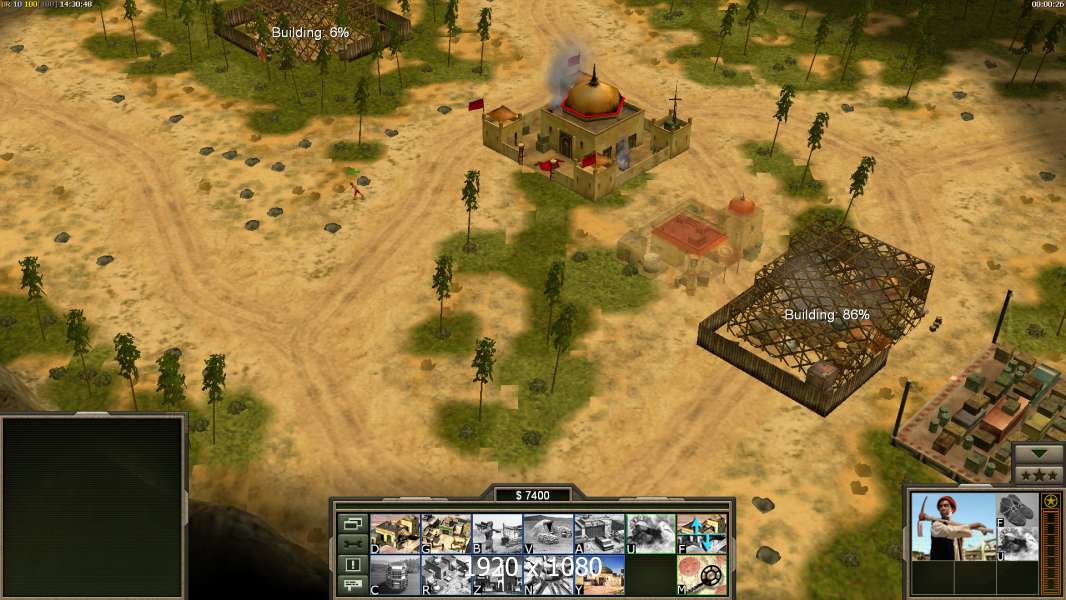Pick the grayed-out structure icon marked B
This screenshot has width=1066, height=600.
pos(497,534)
